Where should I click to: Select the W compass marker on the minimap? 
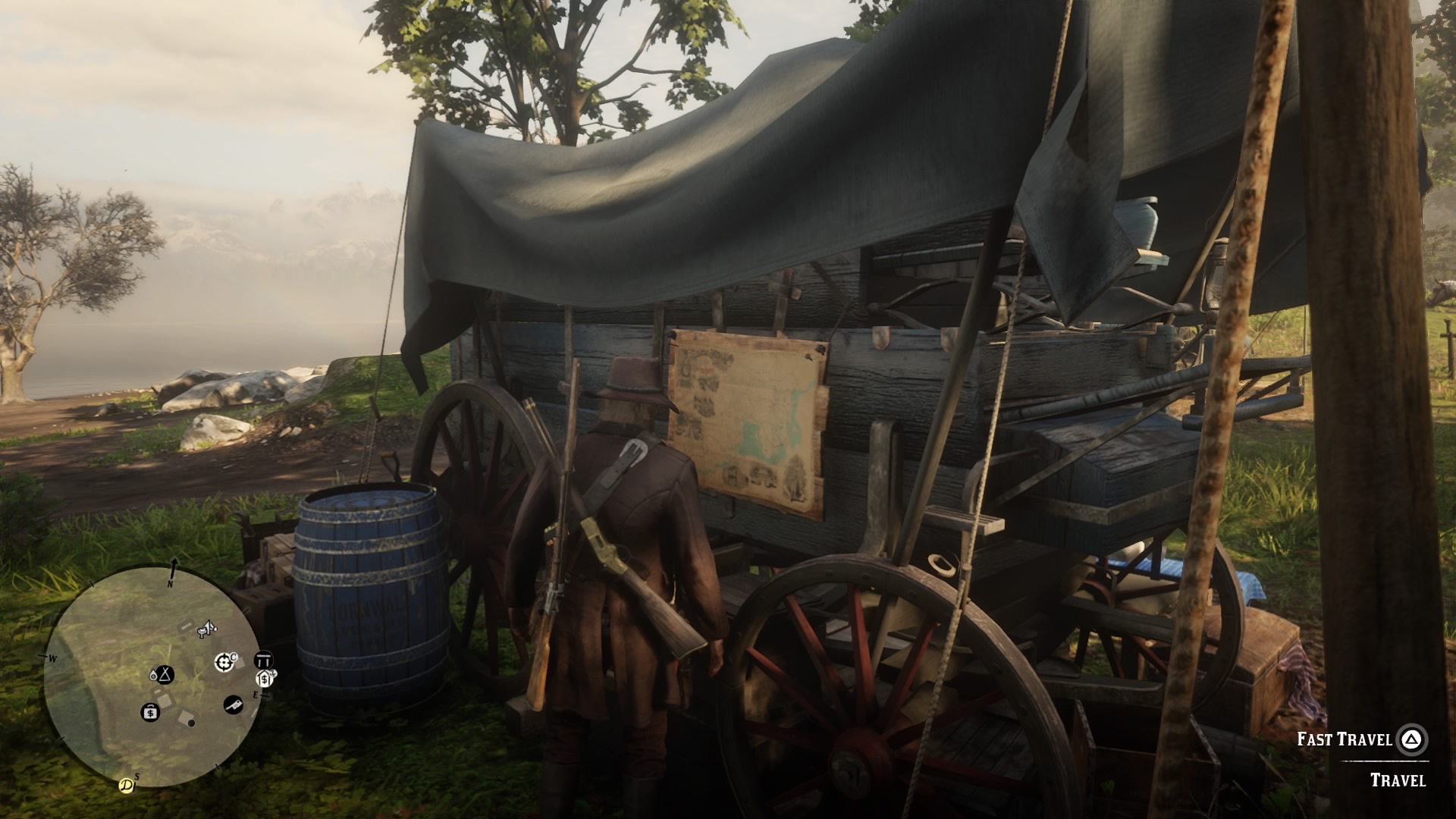52,657
